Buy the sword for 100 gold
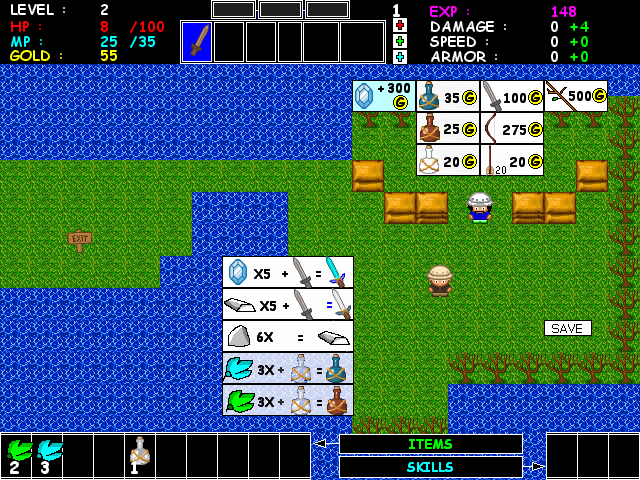The image size is (640, 480). coord(512,96)
